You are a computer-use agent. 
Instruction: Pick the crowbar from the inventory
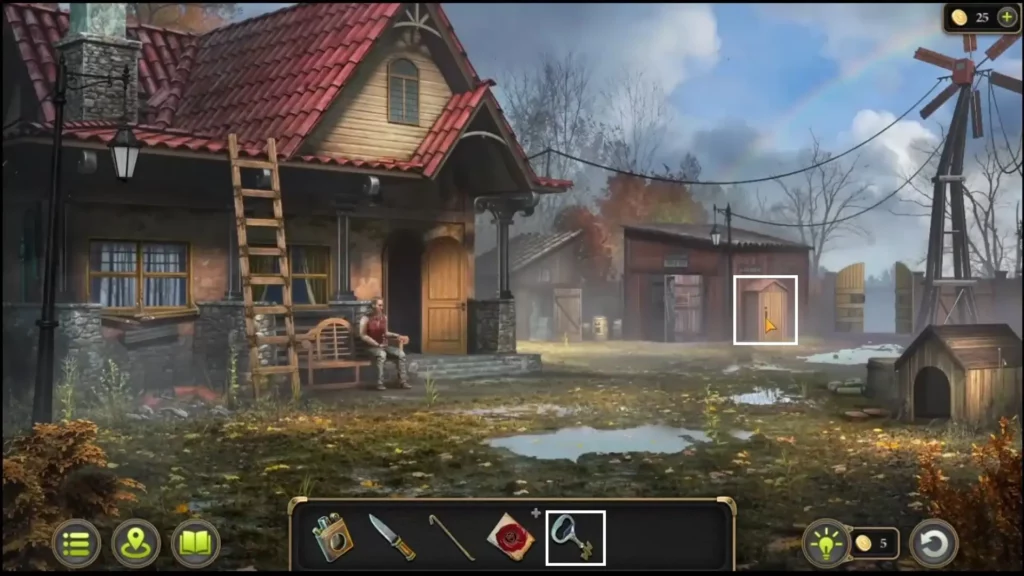(x=452, y=537)
